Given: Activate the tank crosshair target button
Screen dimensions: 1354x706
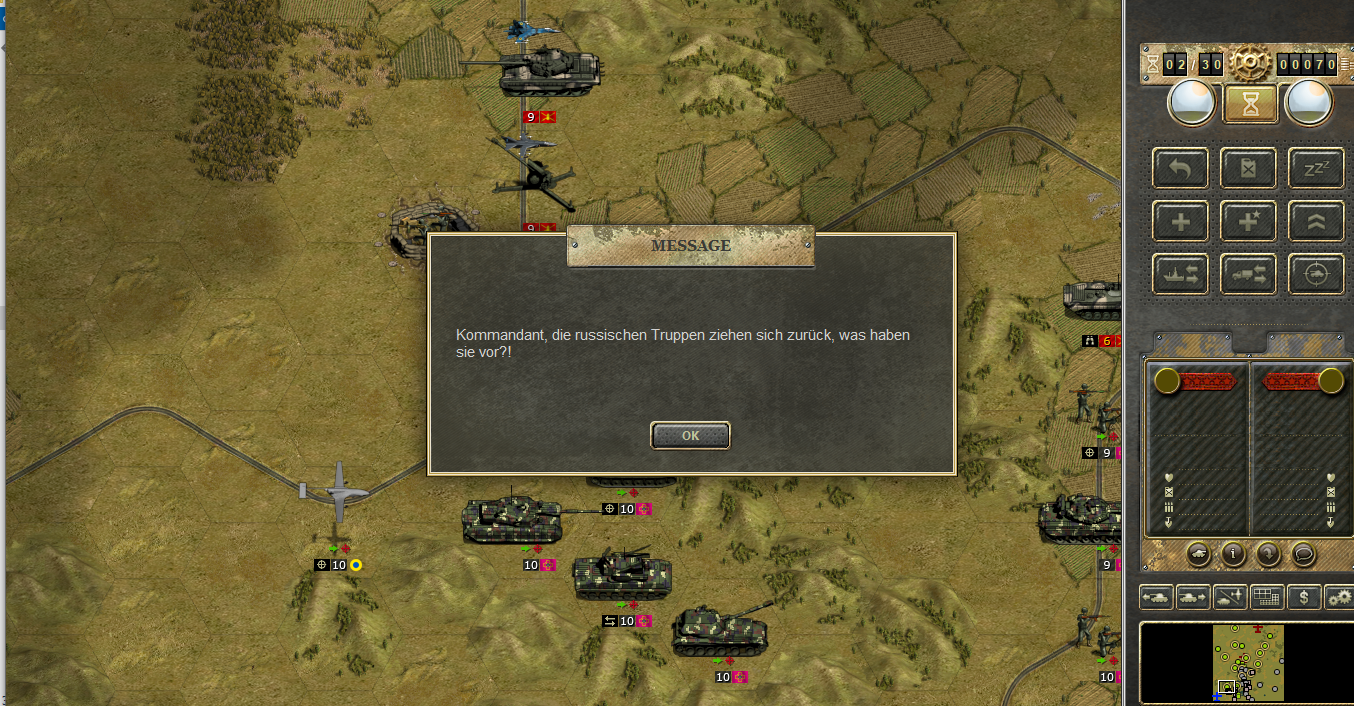Looking at the screenshot, I should [x=1315, y=274].
